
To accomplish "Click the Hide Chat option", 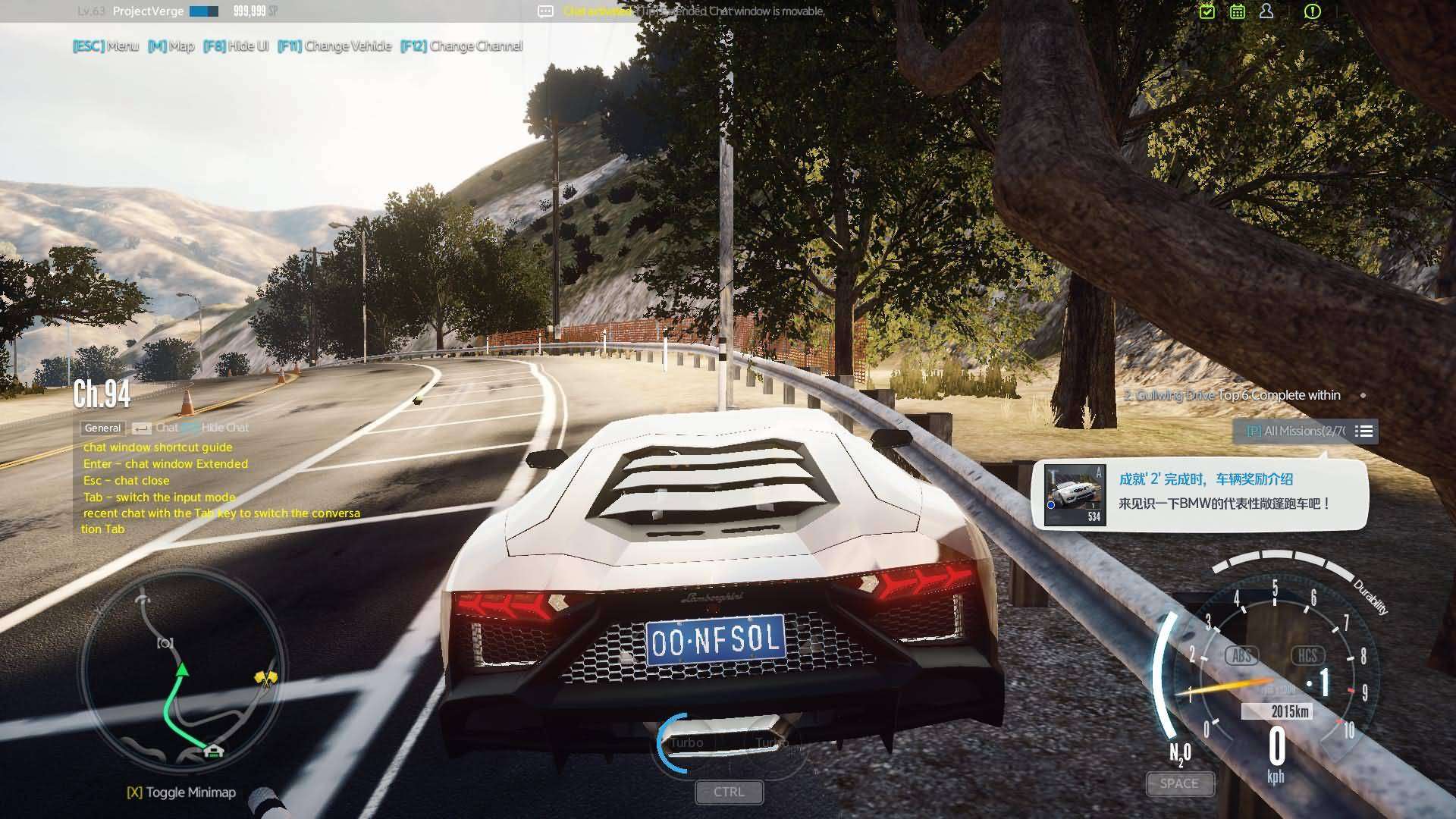I will [224, 428].
